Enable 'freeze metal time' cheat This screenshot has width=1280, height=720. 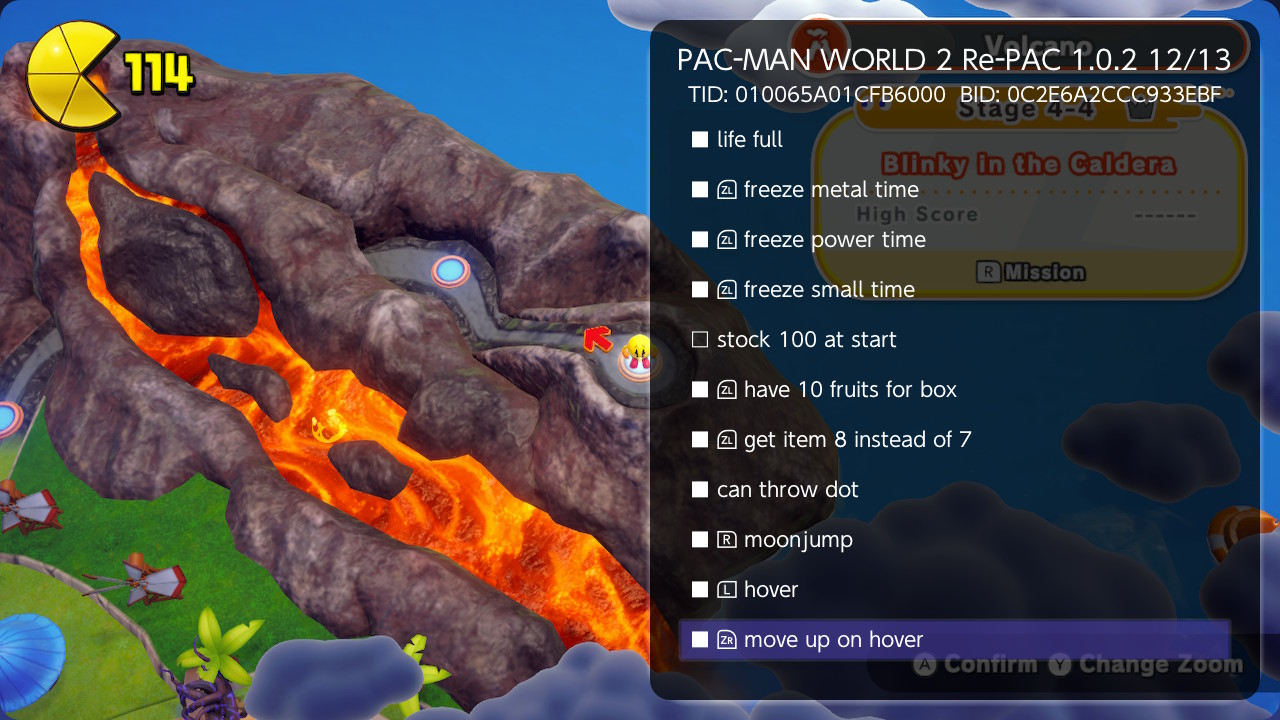[700, 190]
